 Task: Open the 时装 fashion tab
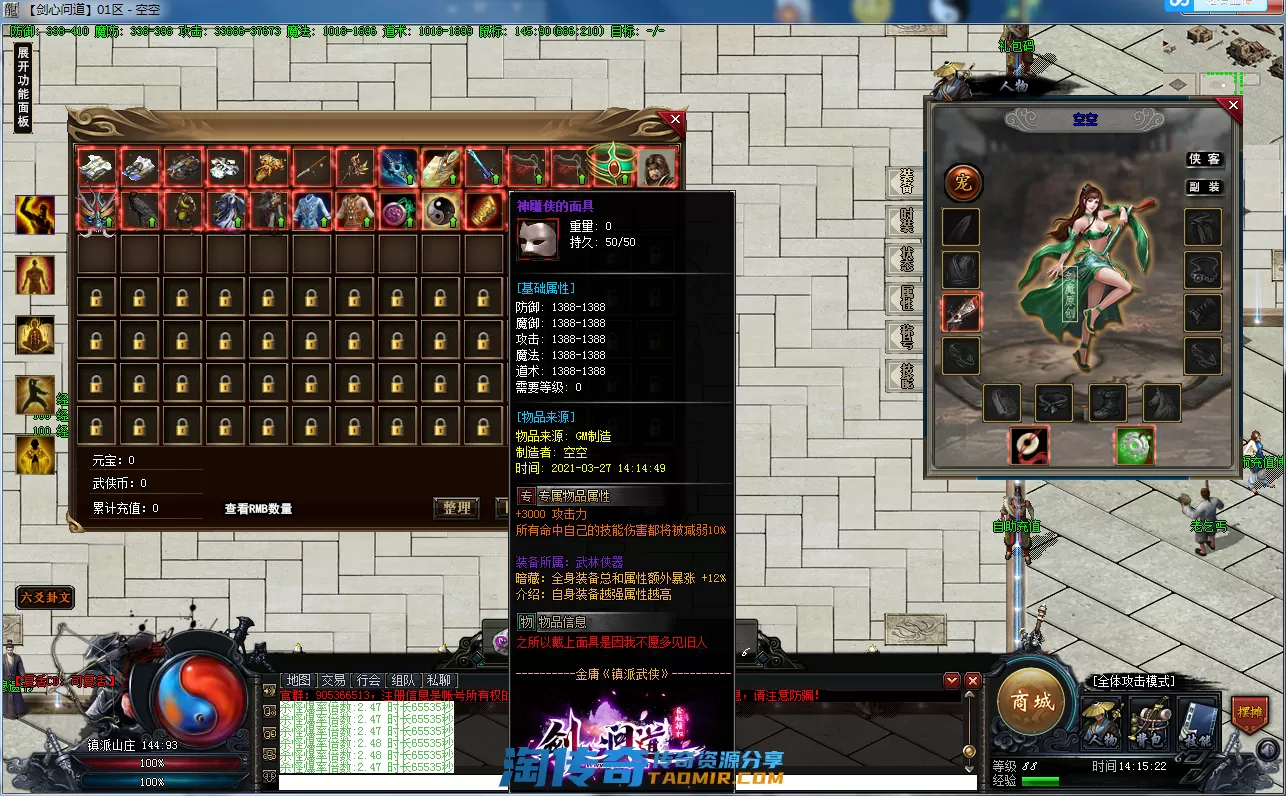905,218
